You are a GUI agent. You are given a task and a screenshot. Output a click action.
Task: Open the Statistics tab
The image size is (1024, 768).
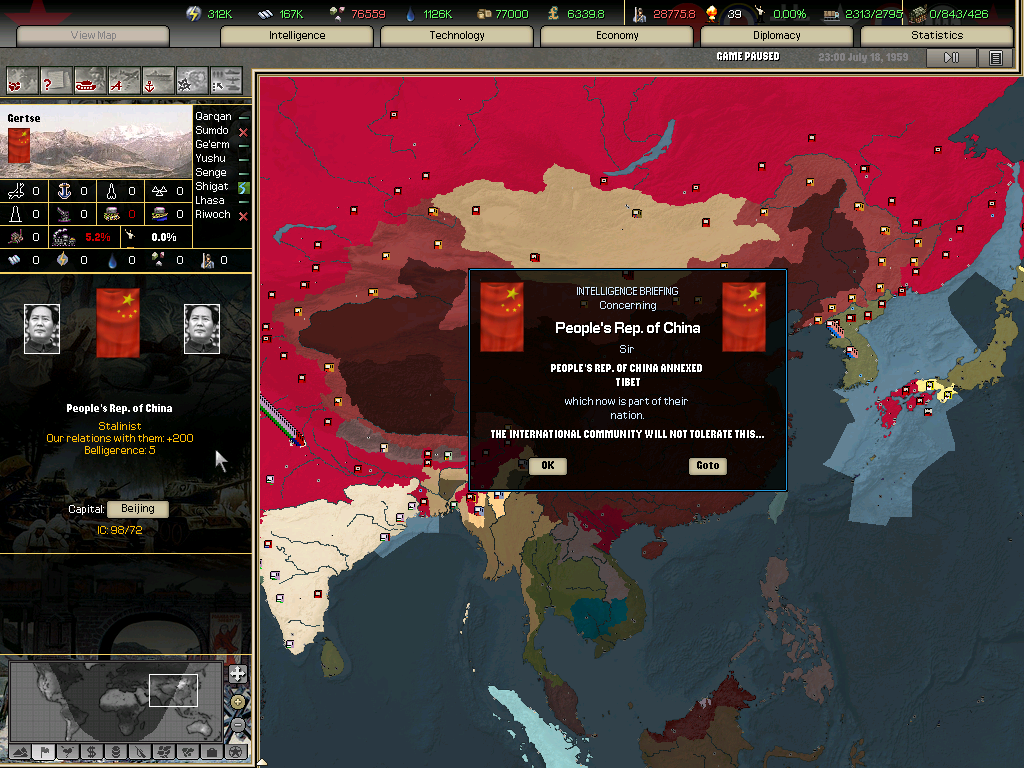tap(937, 36)
